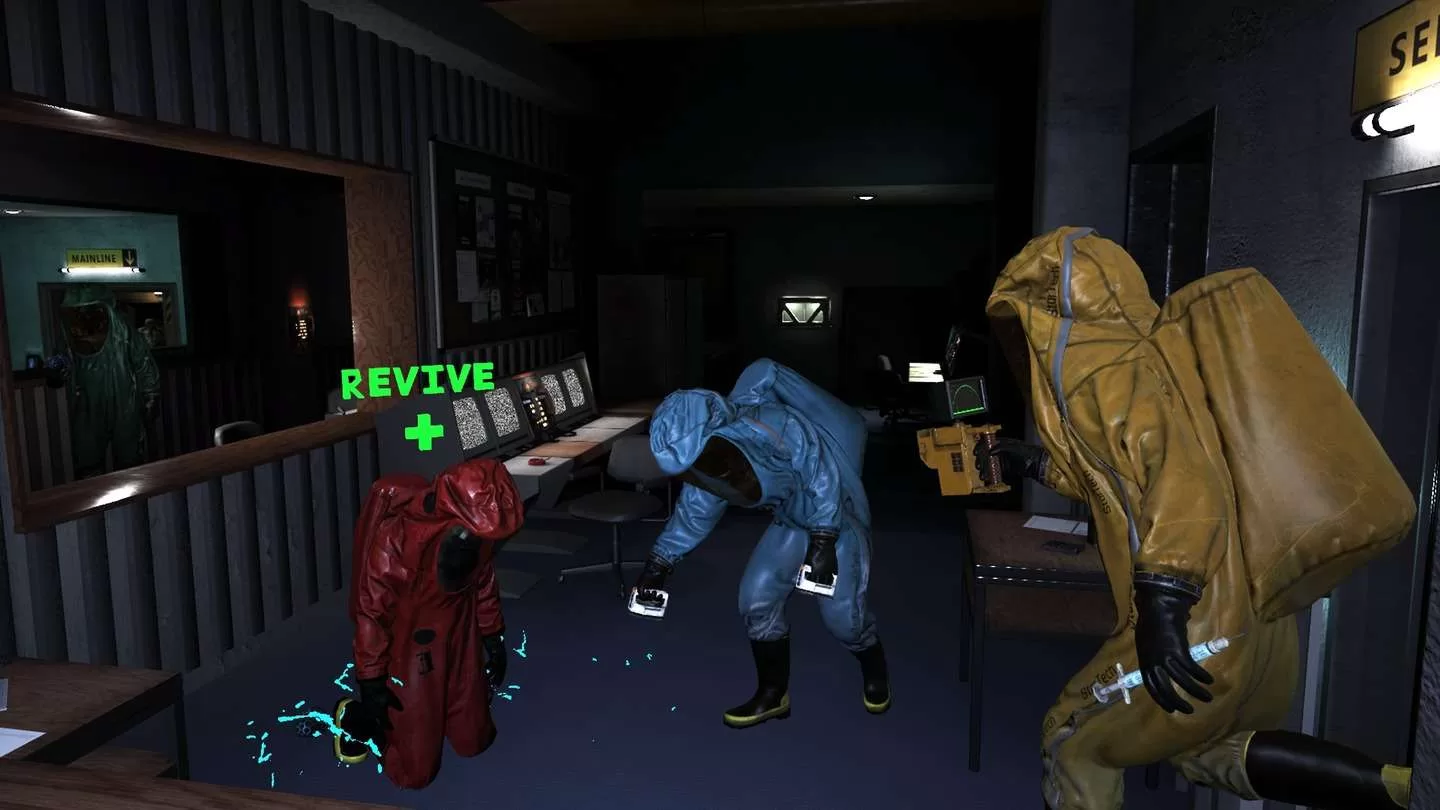
Task: Toggle the fluorescent light under the MAINLINE sign
Action: pos(101,271)
